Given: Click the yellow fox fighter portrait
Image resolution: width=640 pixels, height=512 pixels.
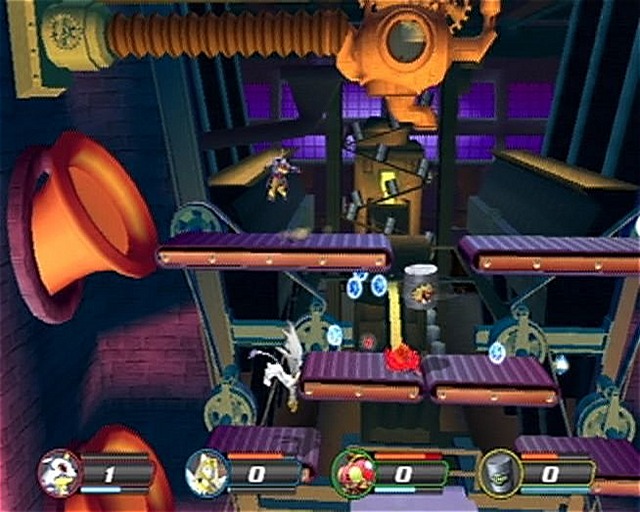Looking at the screenshot, I should [205, 471].
